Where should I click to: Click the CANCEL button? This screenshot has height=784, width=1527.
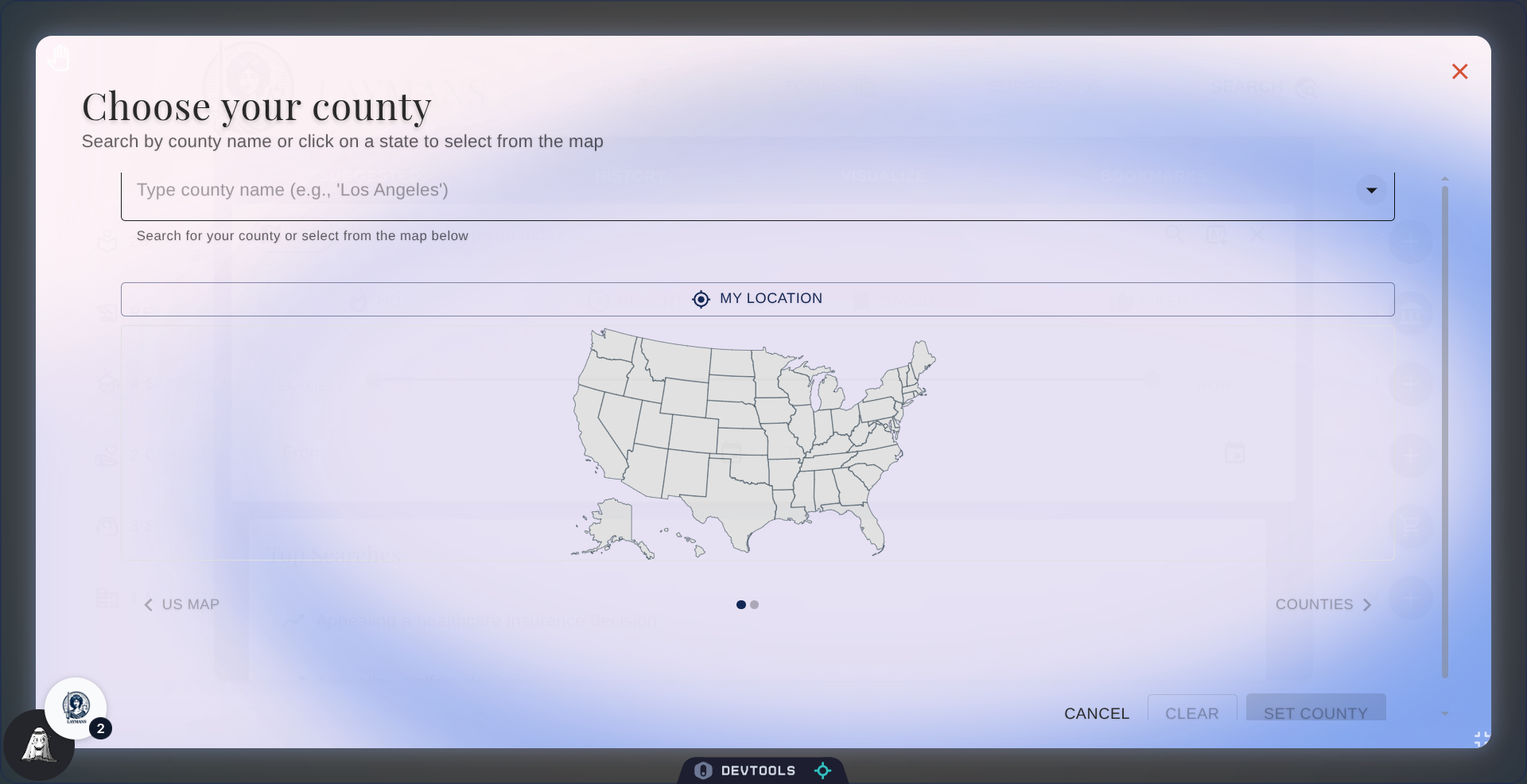pyautogui.click(x=1095, y=713)
